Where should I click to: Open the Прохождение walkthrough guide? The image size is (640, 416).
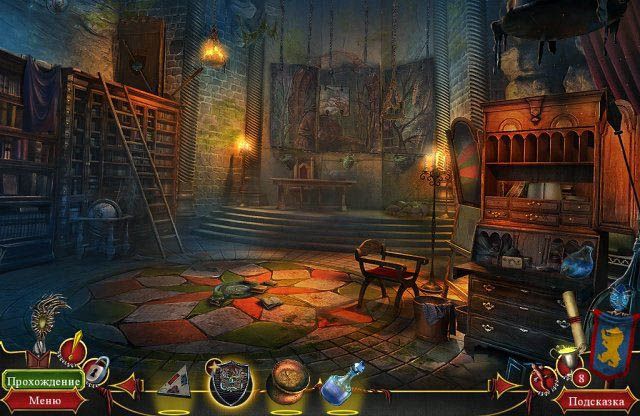(41, 382)
